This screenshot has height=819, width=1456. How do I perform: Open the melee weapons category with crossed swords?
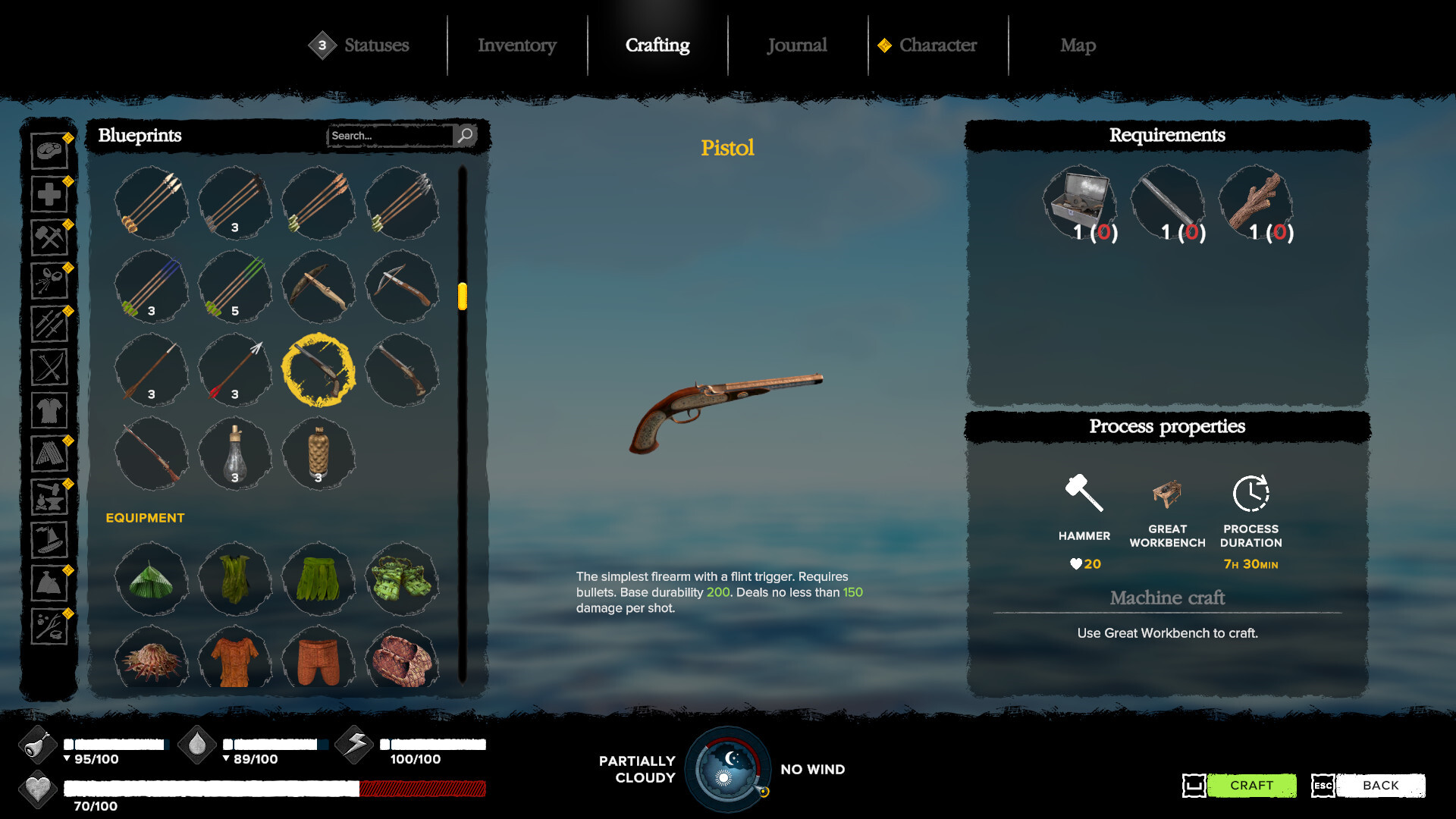pos(49,325)
